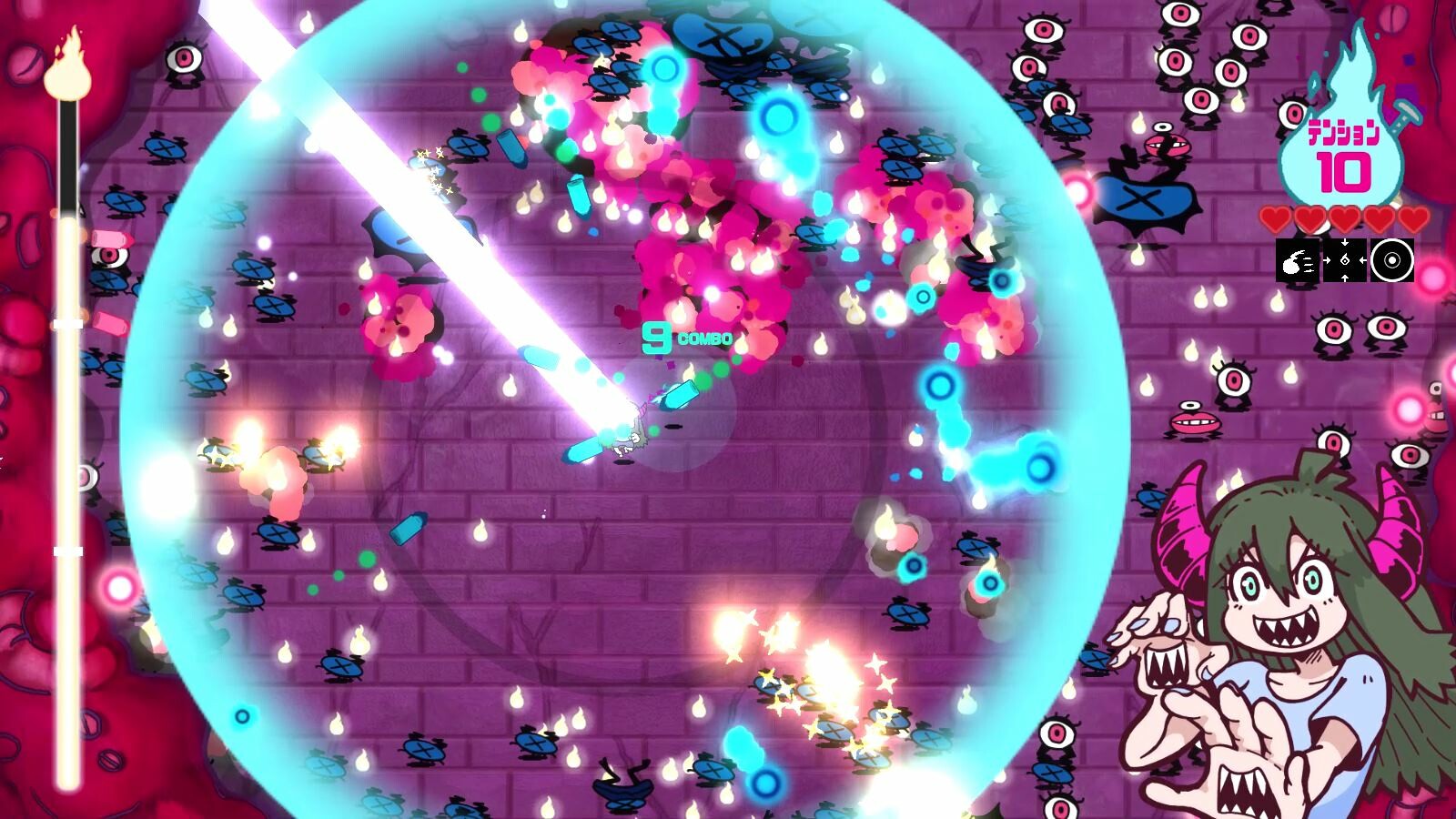Activate the bomb blast ability icon
Screen dimensions: 1456x819
tap(1390, 260)
